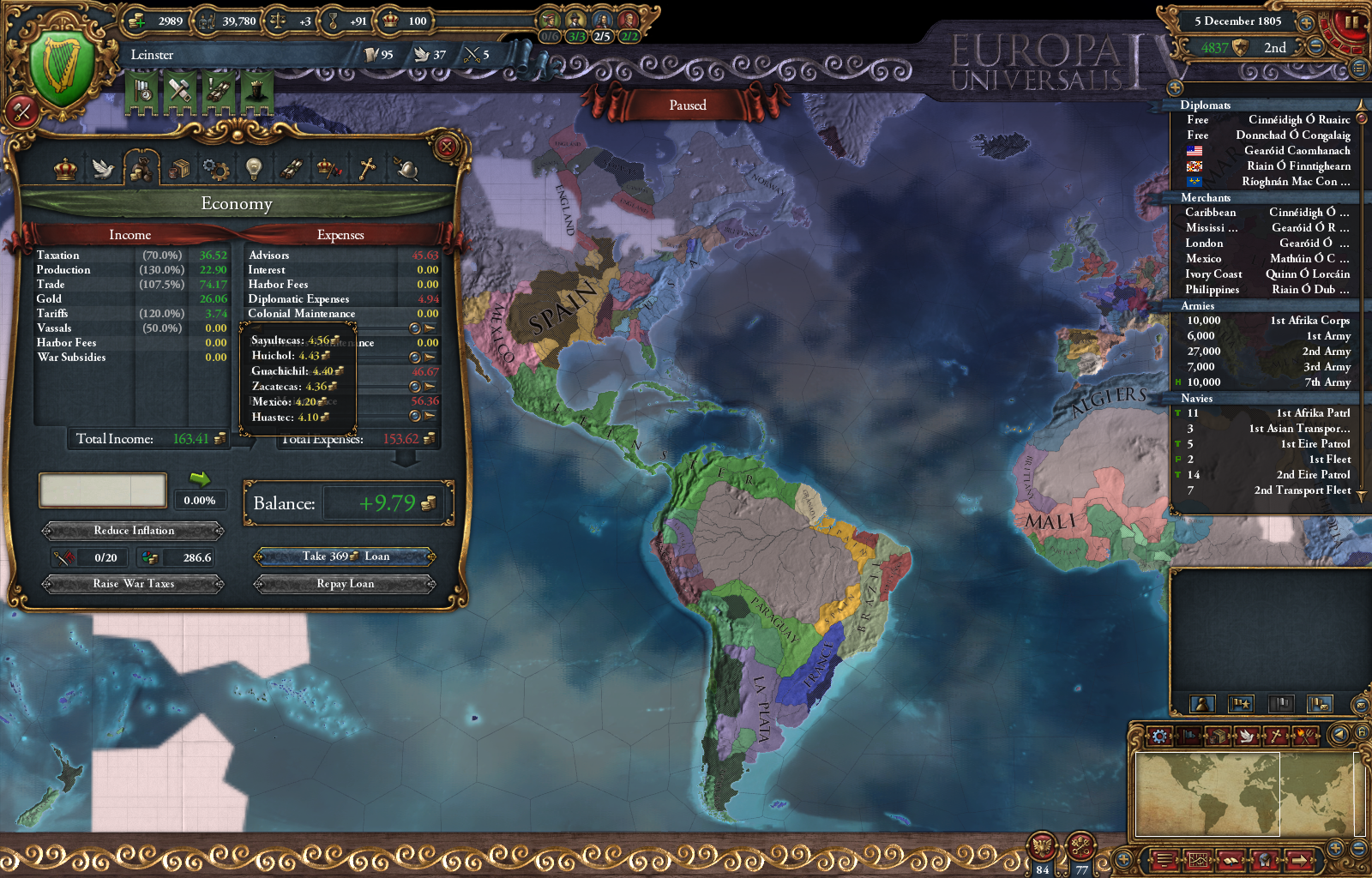Viewport: 1372px width, 878px height.
Task: Open the outliner list icon below the minimap
Action: click(1165, 858)
